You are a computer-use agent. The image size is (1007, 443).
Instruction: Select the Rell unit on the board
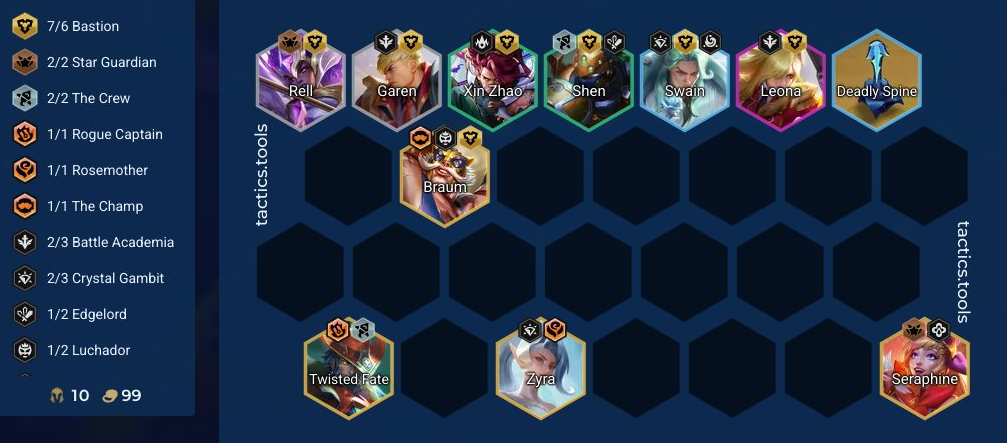pyautogui.click(x=301, y=82)
